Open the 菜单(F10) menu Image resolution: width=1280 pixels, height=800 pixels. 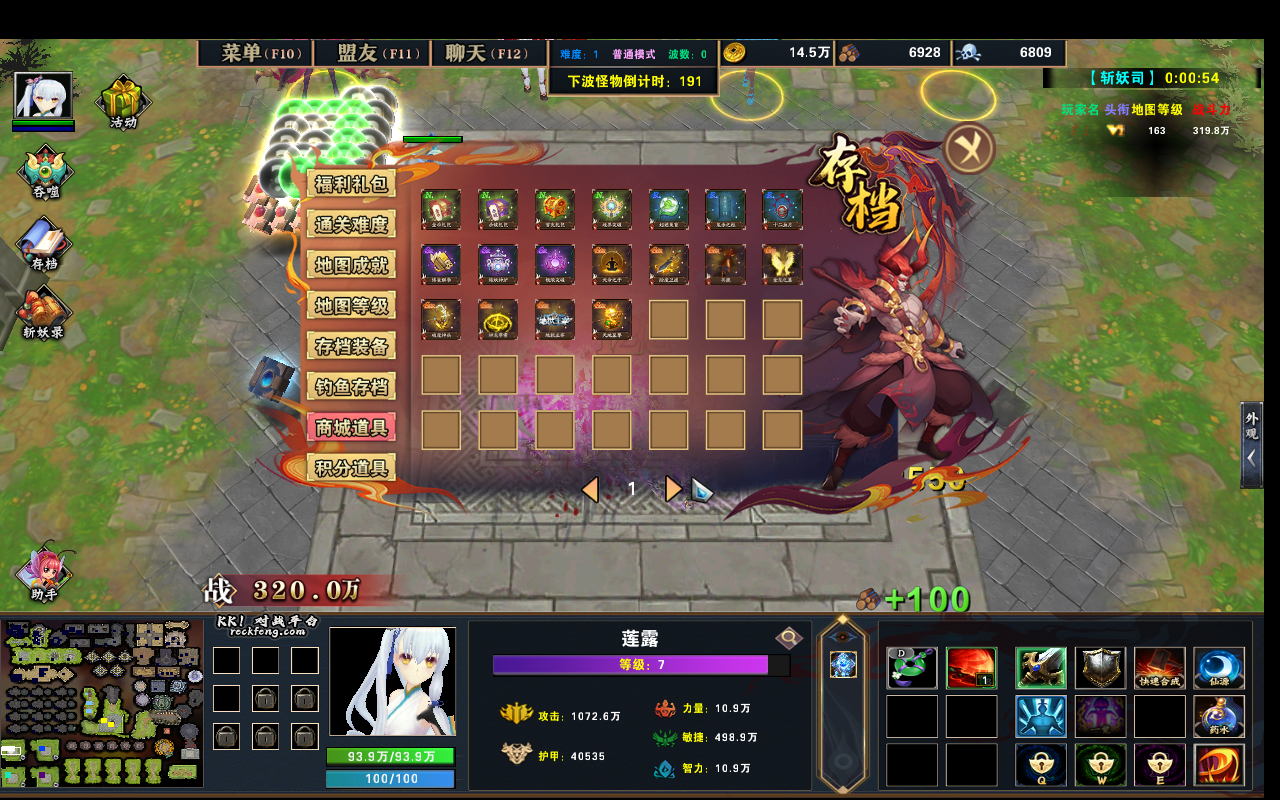coord(254,53)
